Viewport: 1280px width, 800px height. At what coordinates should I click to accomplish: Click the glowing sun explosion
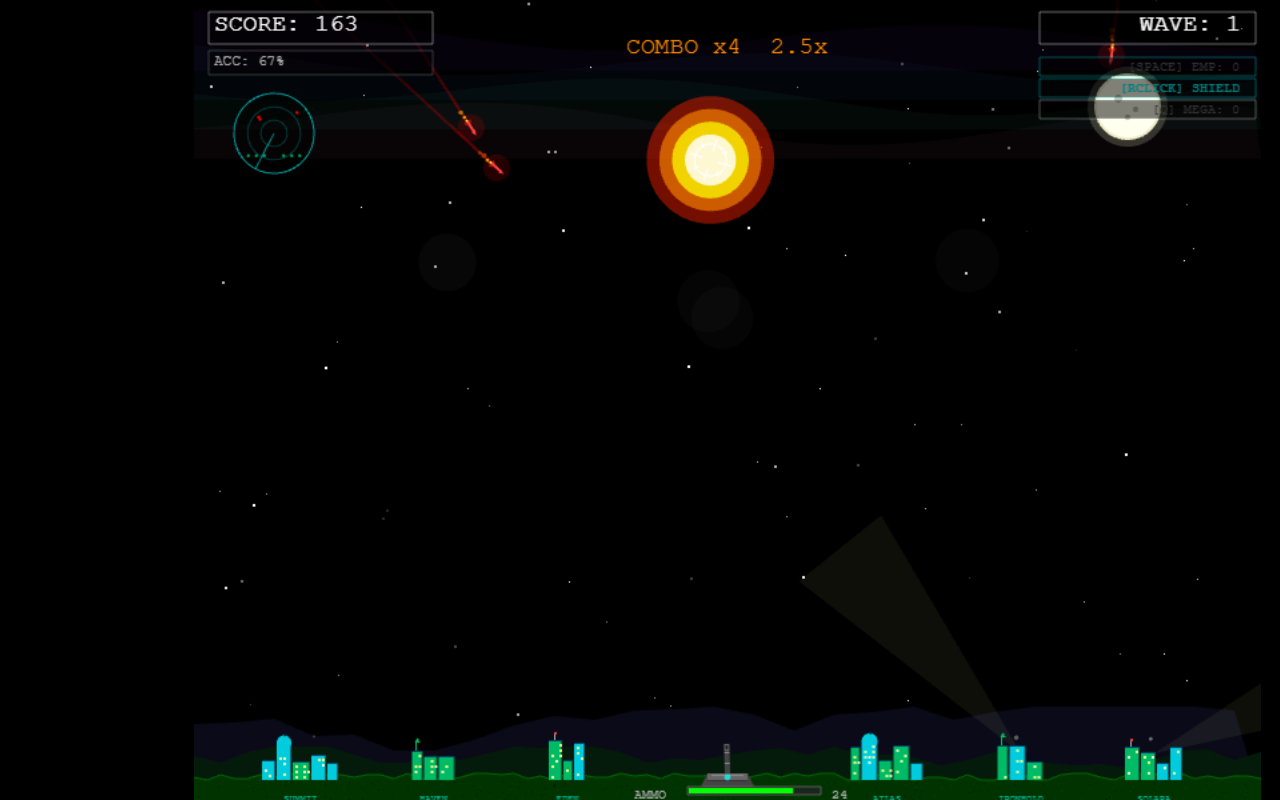point(710,160)
